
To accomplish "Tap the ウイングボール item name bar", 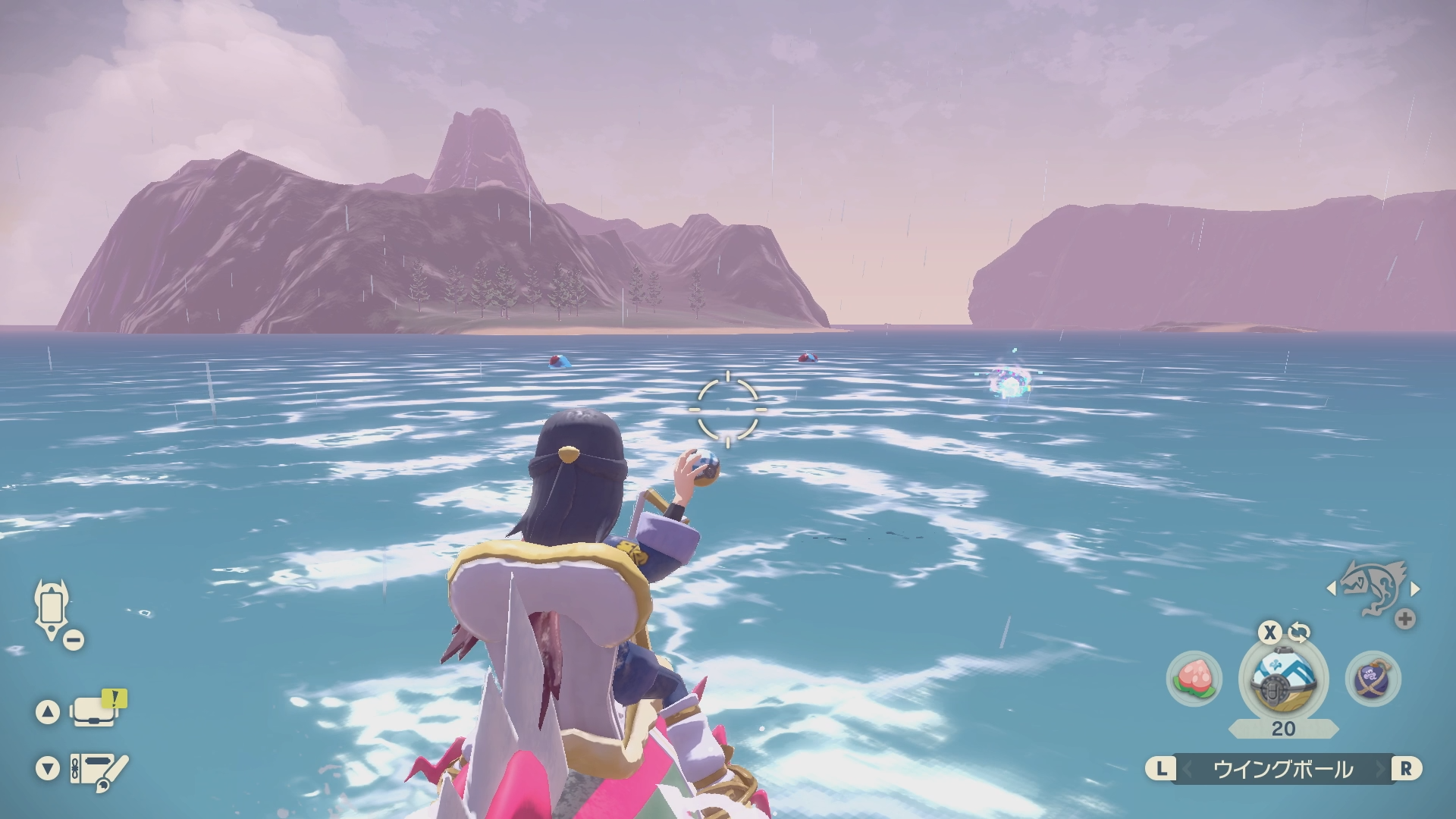I will (1283, 769).
